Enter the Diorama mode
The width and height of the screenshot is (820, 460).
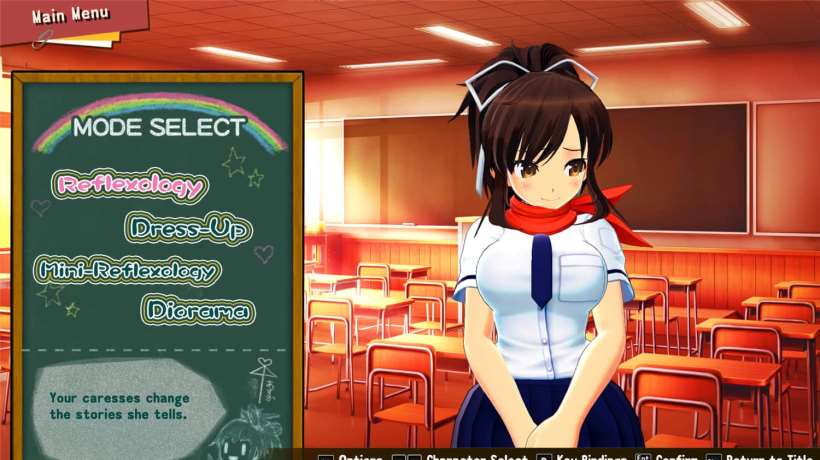click(x=197, y=310)
